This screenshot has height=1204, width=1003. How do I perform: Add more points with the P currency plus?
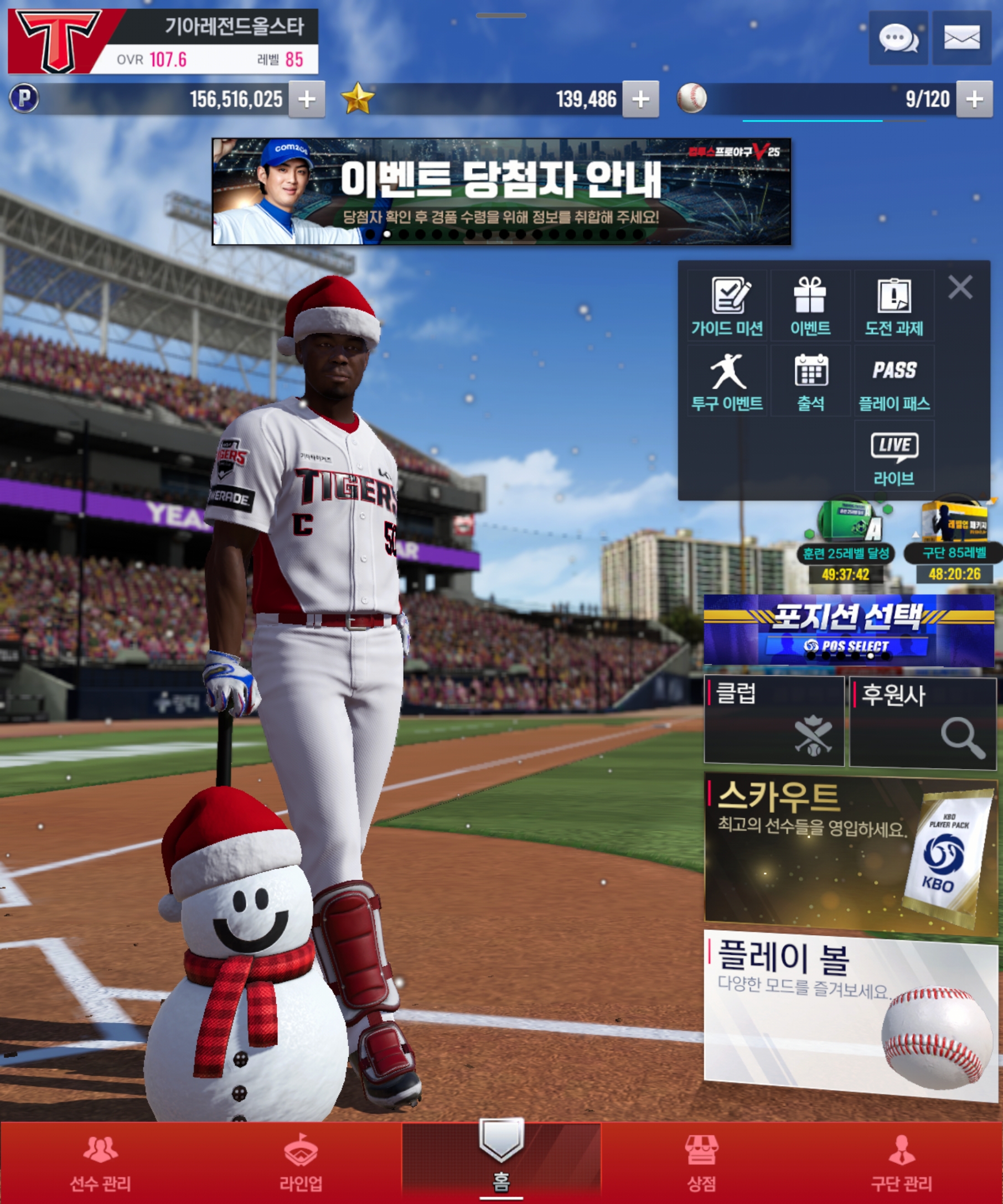(307, 100)
